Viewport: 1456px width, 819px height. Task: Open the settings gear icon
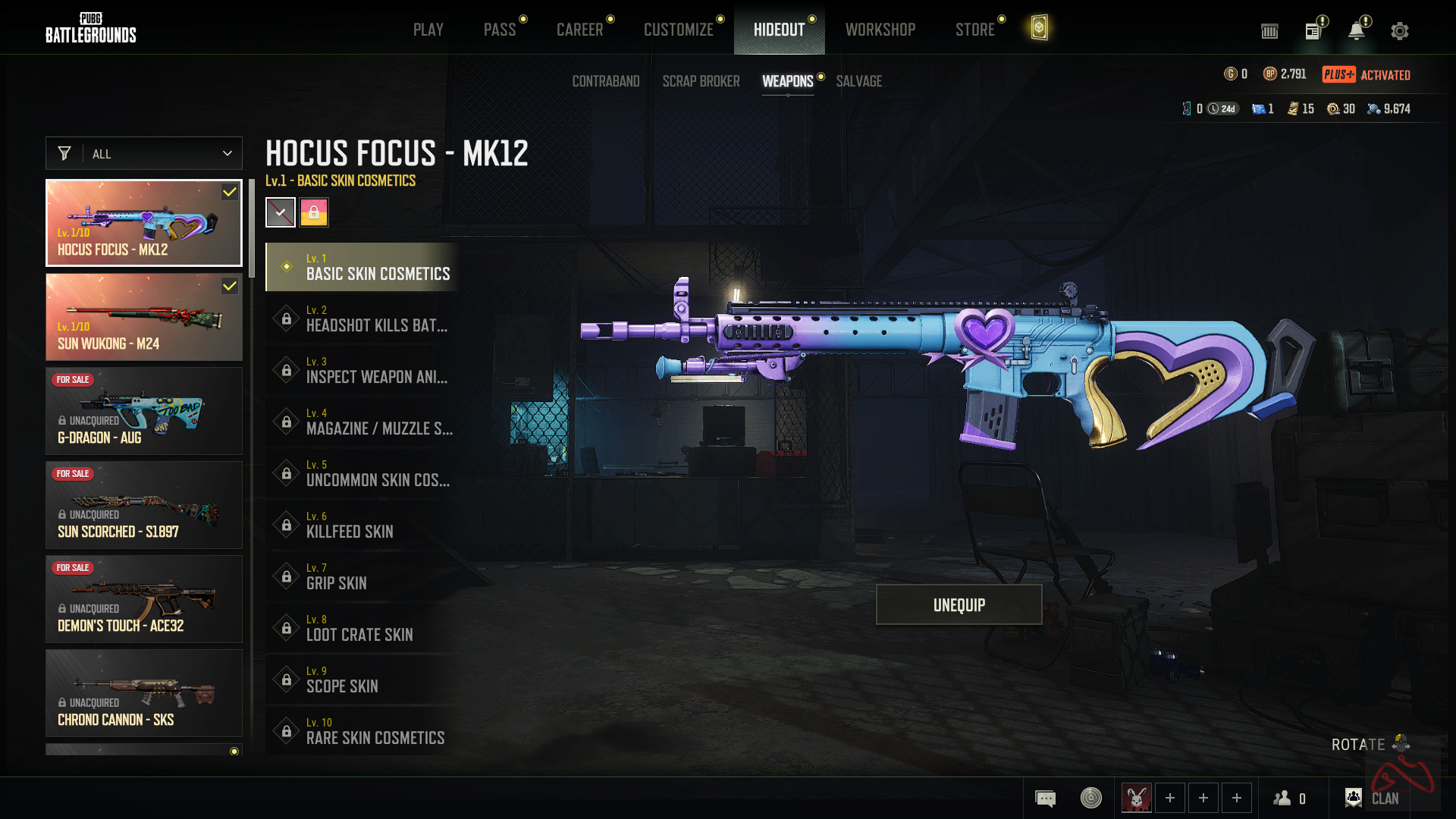(1400, 31)
